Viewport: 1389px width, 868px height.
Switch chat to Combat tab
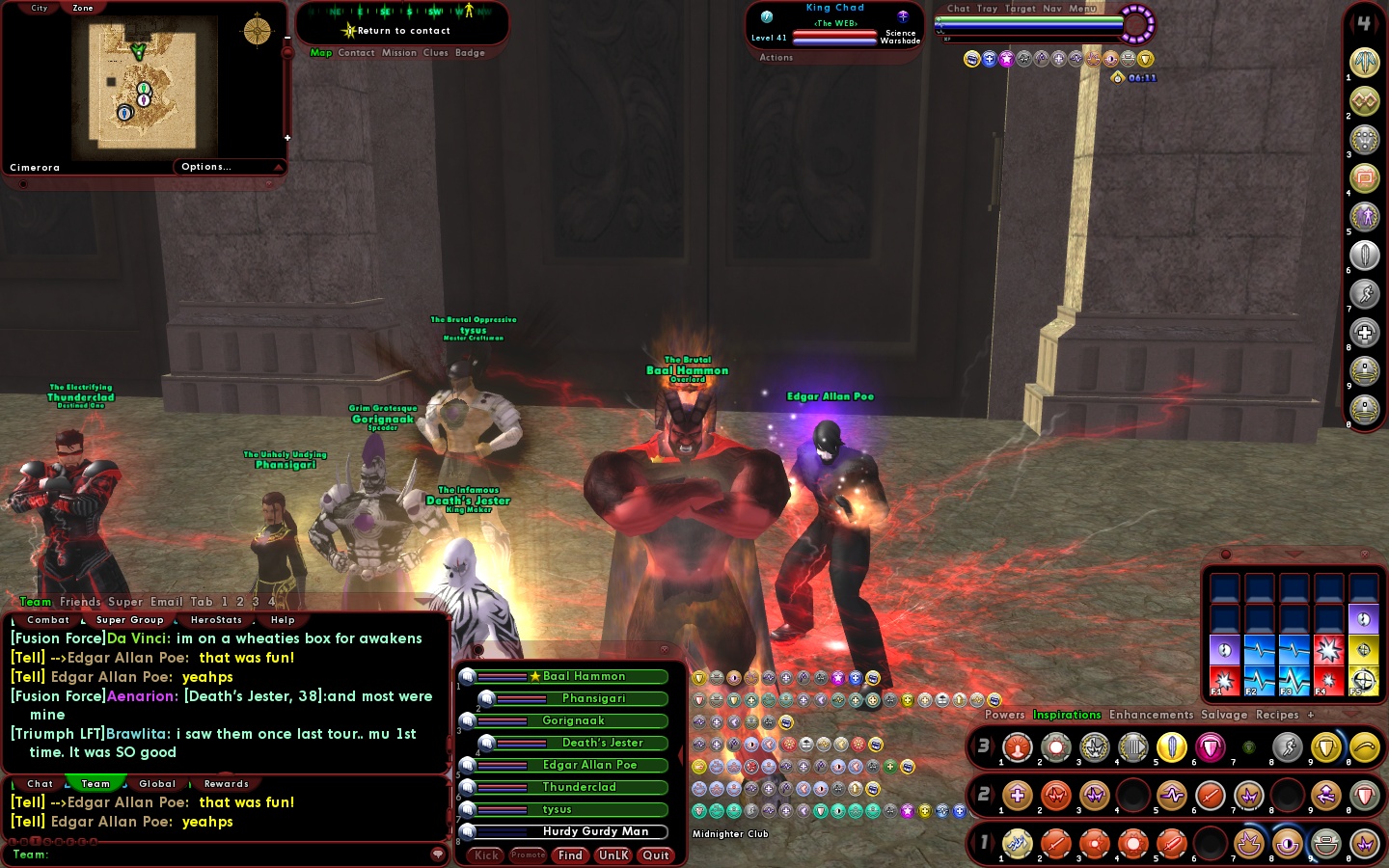click(48, 620)
